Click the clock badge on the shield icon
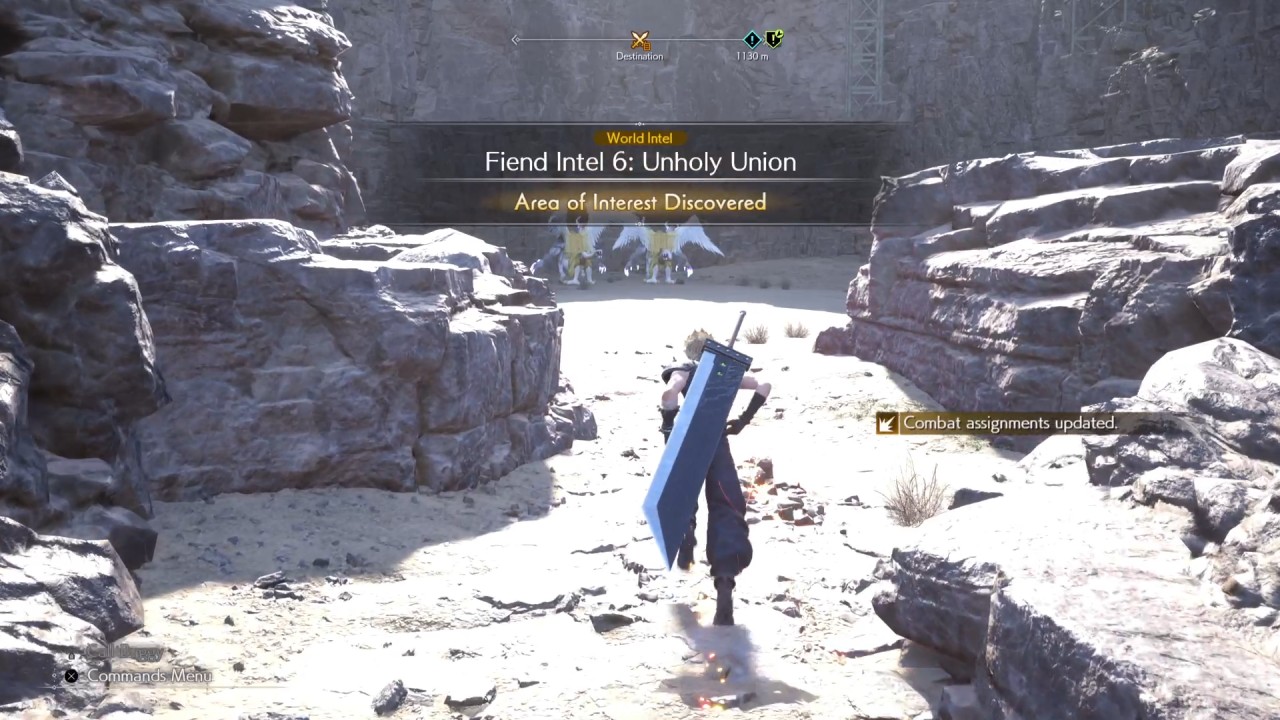 (x=780, y=31)
